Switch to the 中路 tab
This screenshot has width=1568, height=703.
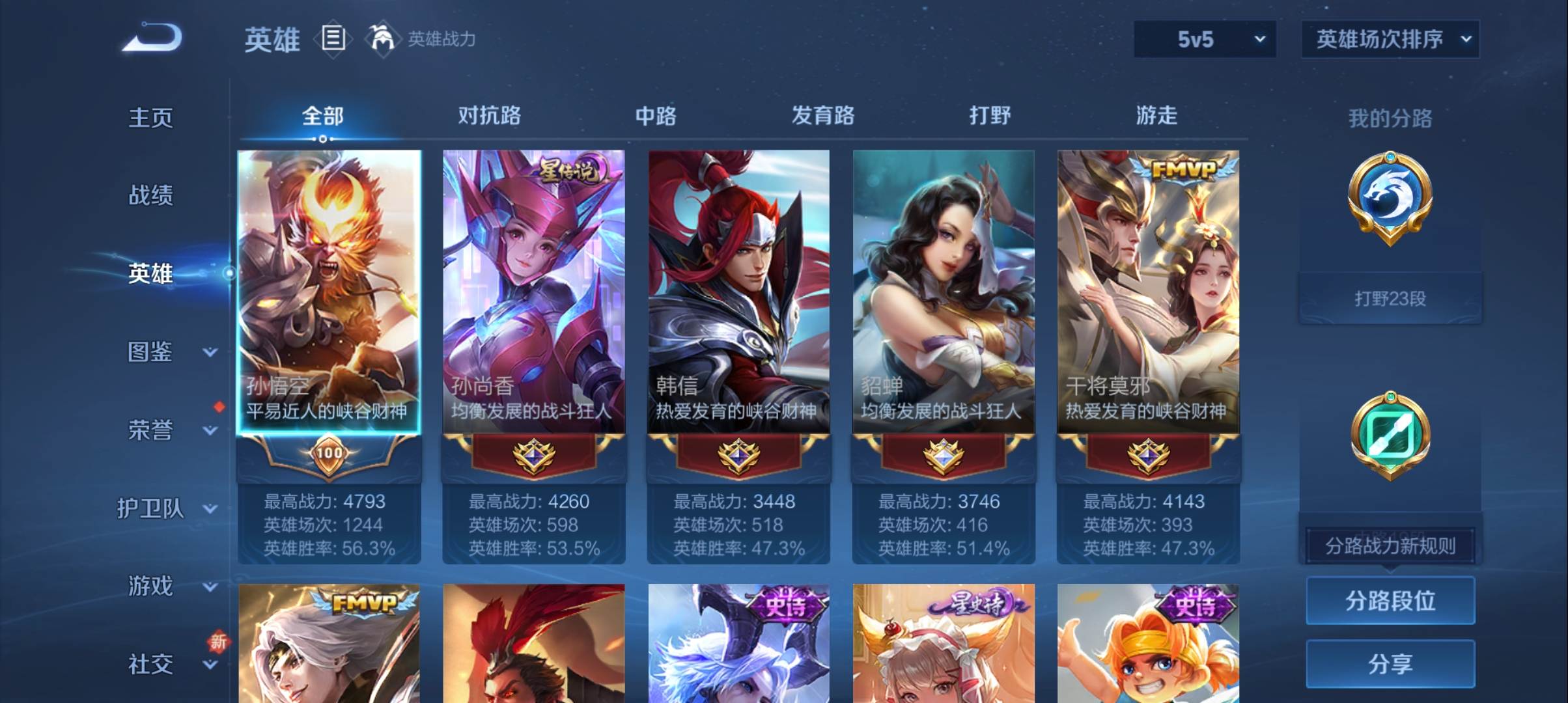point(654,116)
